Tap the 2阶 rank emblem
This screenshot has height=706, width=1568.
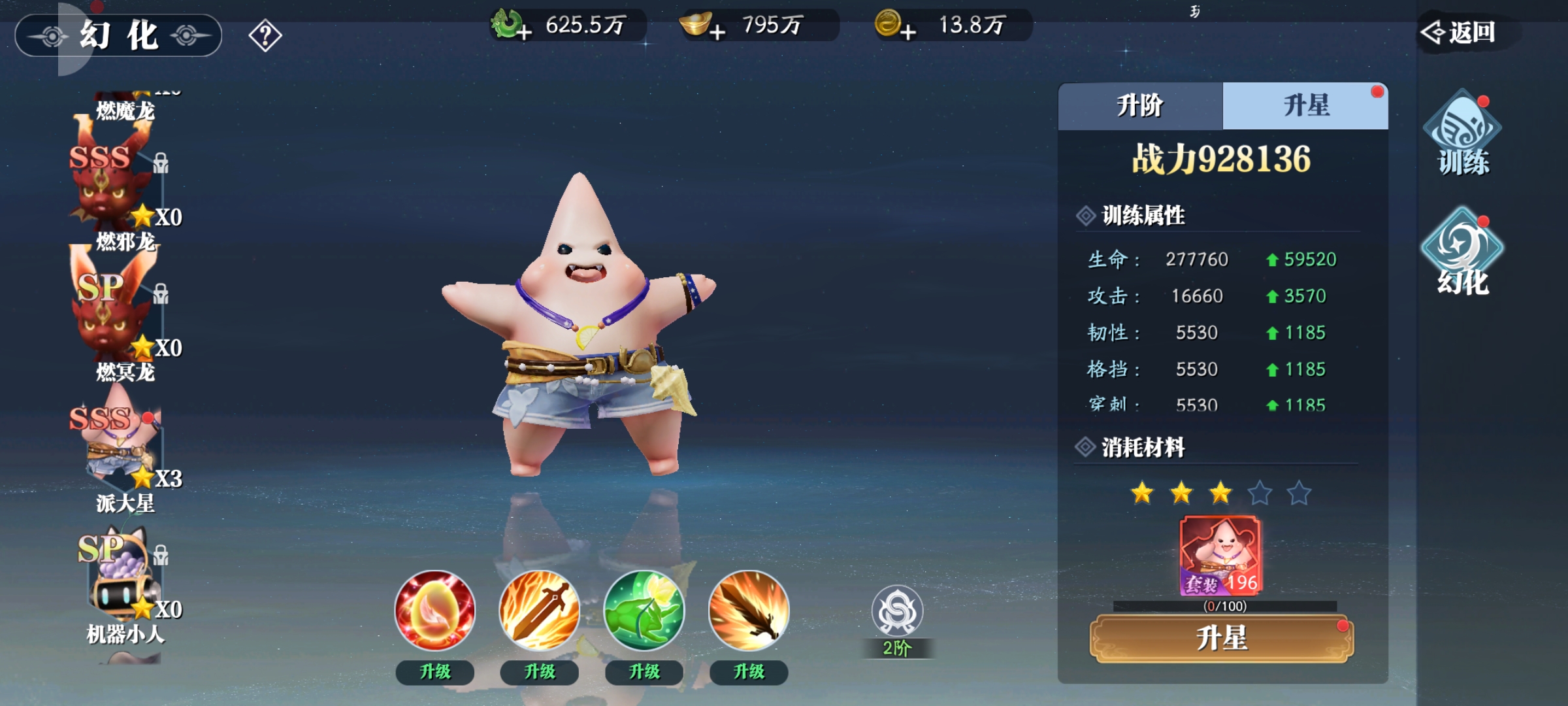pyautogui.click(x=897, y=614)
